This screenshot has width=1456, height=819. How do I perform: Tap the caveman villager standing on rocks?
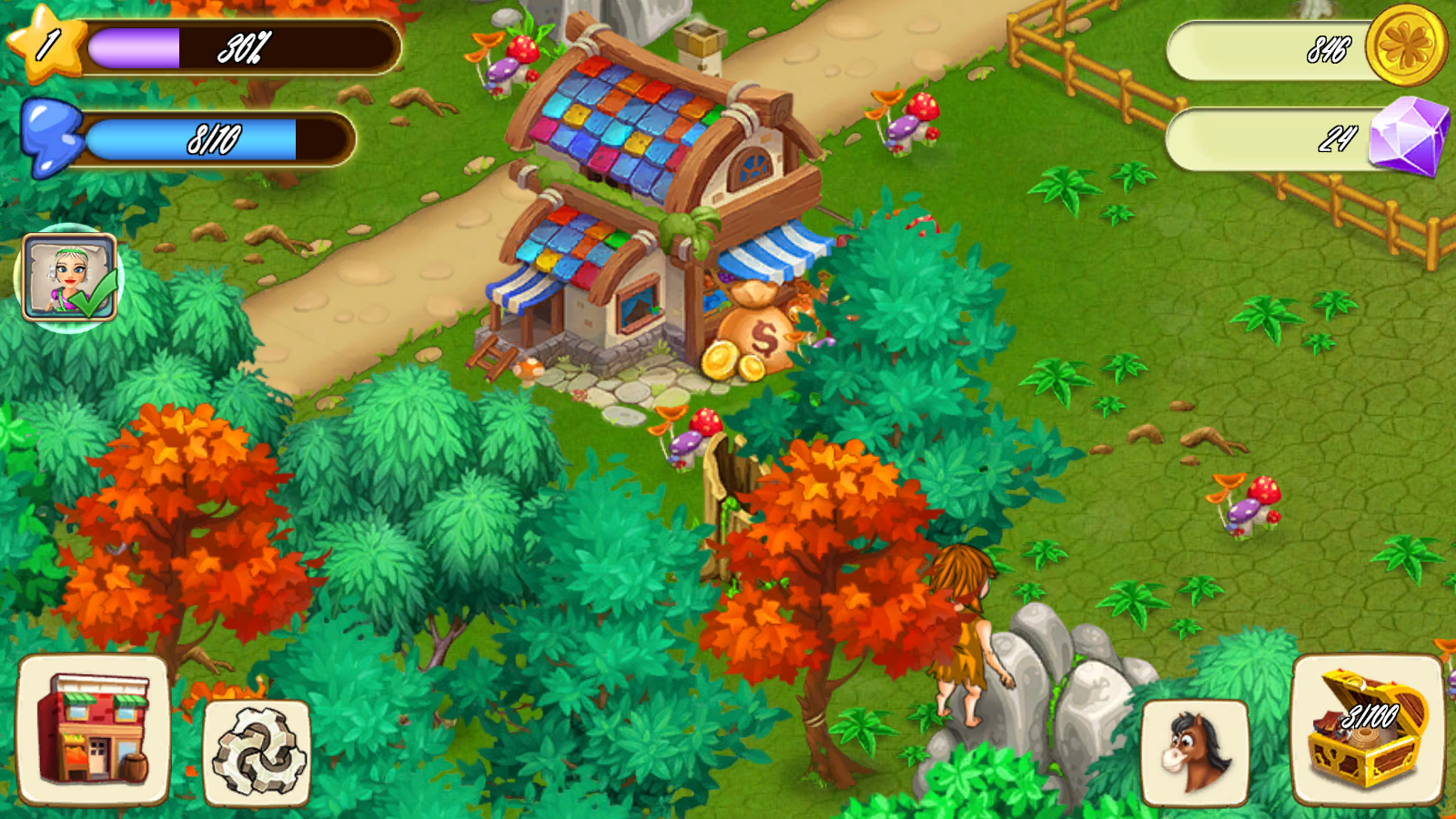pyautogui.click(x=965, y=637)
